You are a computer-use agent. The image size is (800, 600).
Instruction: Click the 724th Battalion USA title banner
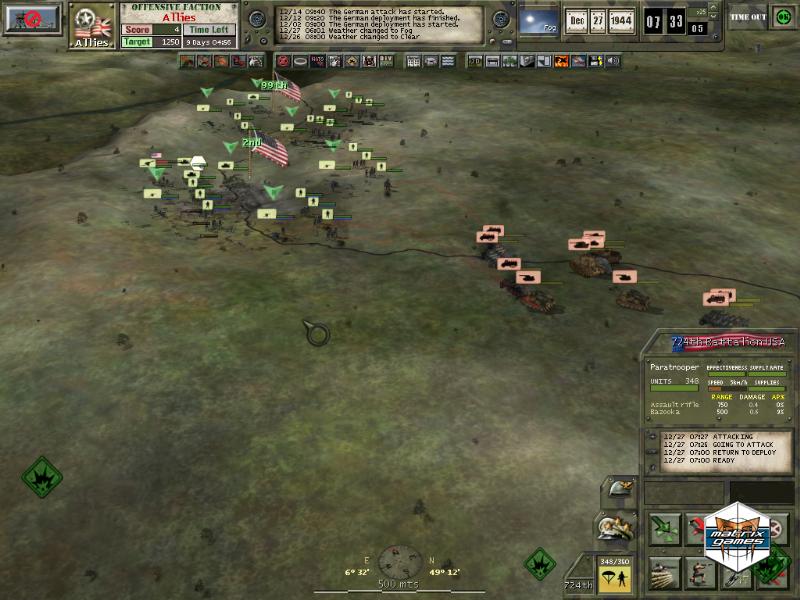click(x=727, y=342)
